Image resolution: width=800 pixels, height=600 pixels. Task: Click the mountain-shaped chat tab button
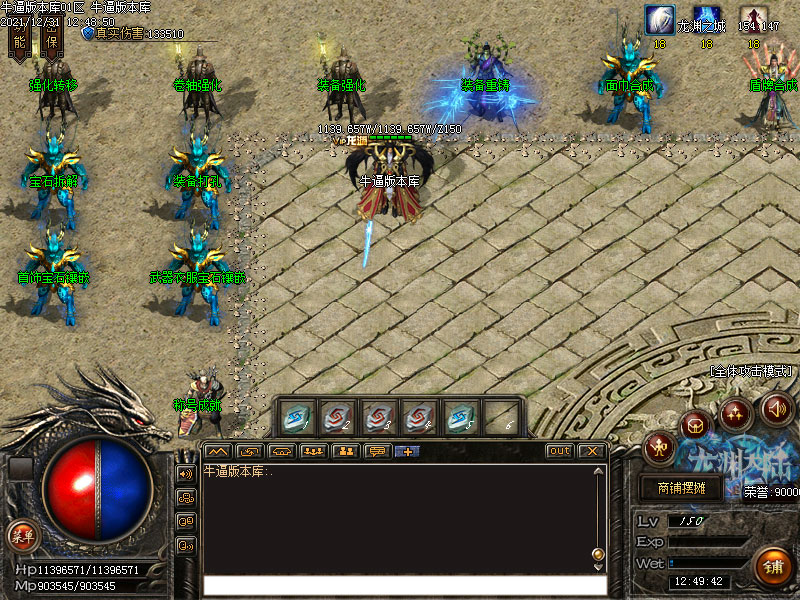[218, 451]
